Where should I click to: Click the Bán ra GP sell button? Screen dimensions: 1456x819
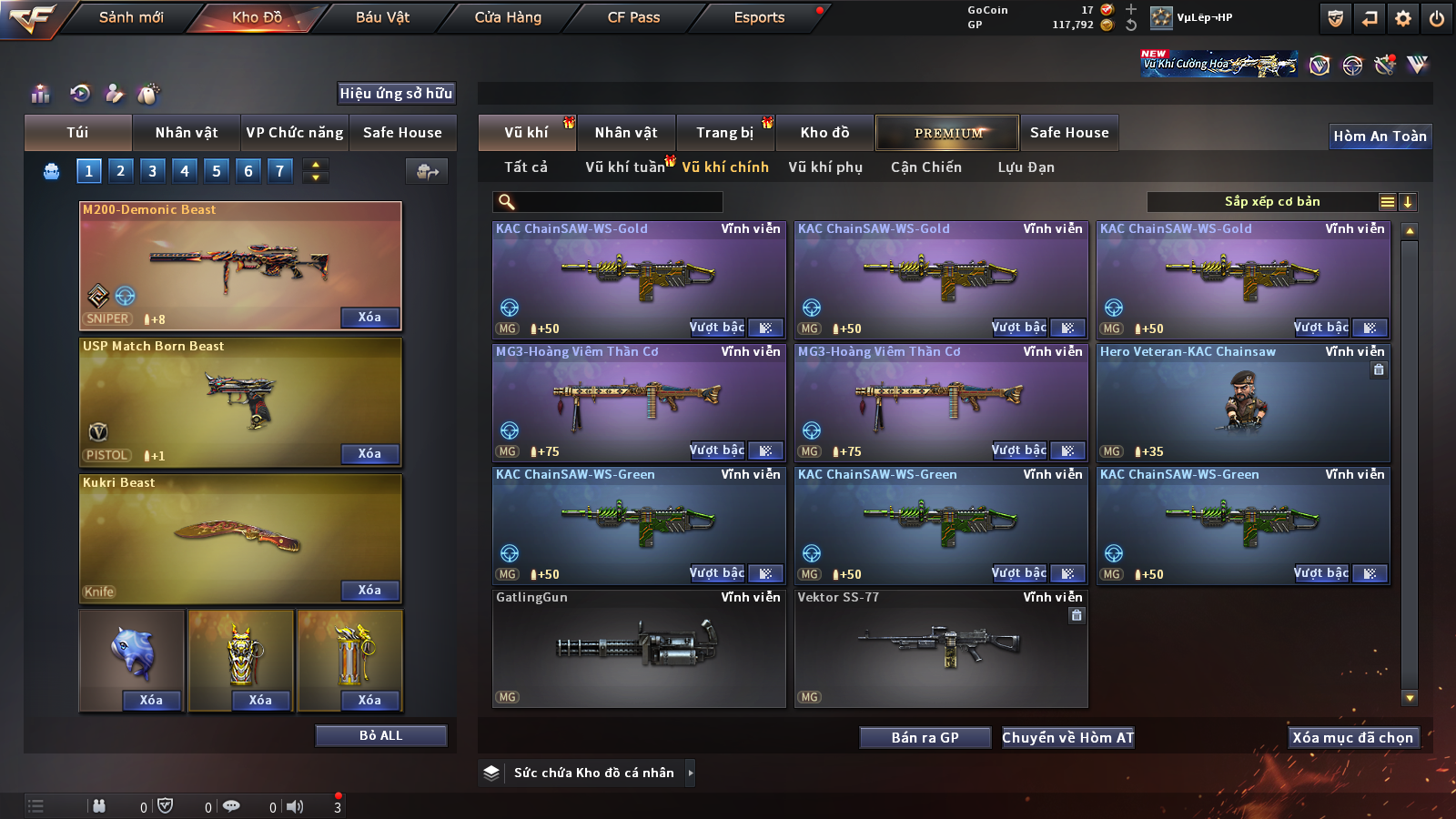tap(925, 738)
